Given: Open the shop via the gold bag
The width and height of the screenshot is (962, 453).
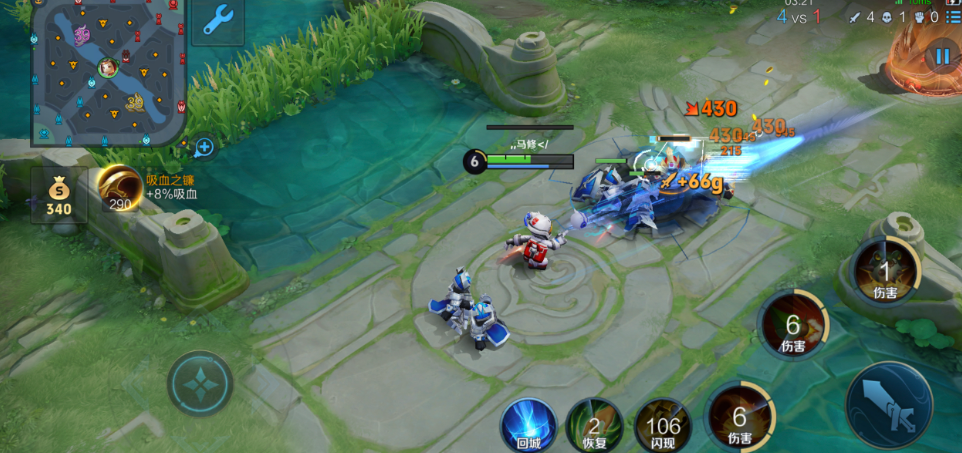Looking at the screenshot, I should (x=59, y=195).
